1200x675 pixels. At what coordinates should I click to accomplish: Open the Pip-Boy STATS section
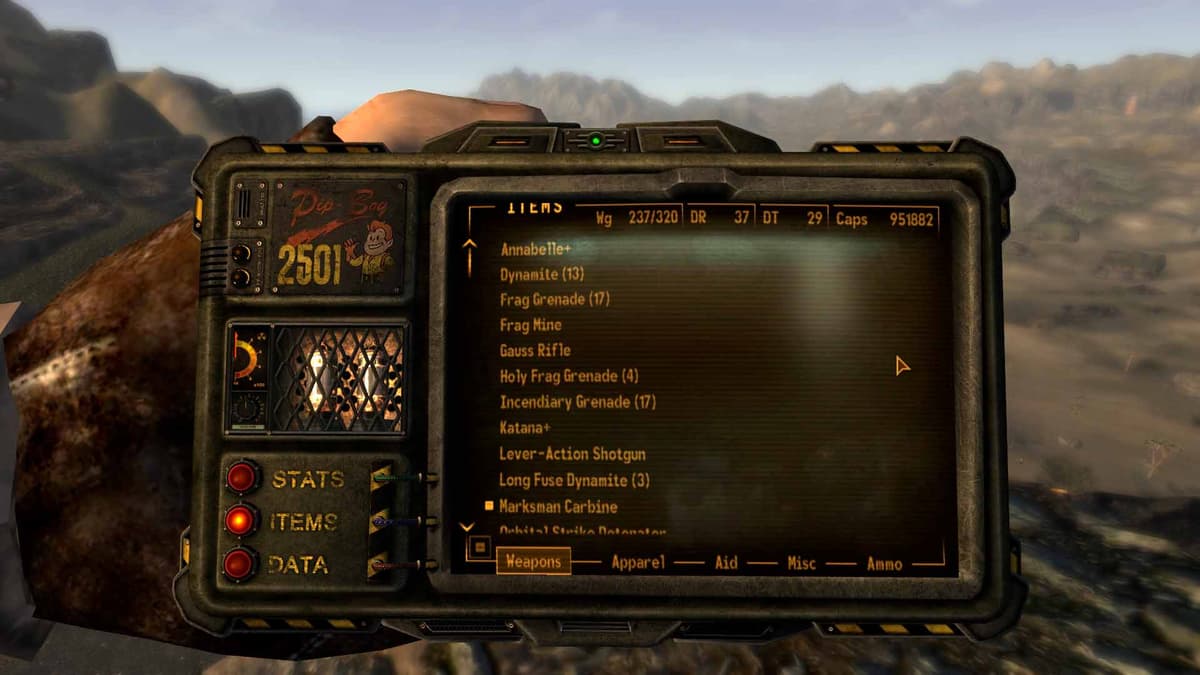242,477
